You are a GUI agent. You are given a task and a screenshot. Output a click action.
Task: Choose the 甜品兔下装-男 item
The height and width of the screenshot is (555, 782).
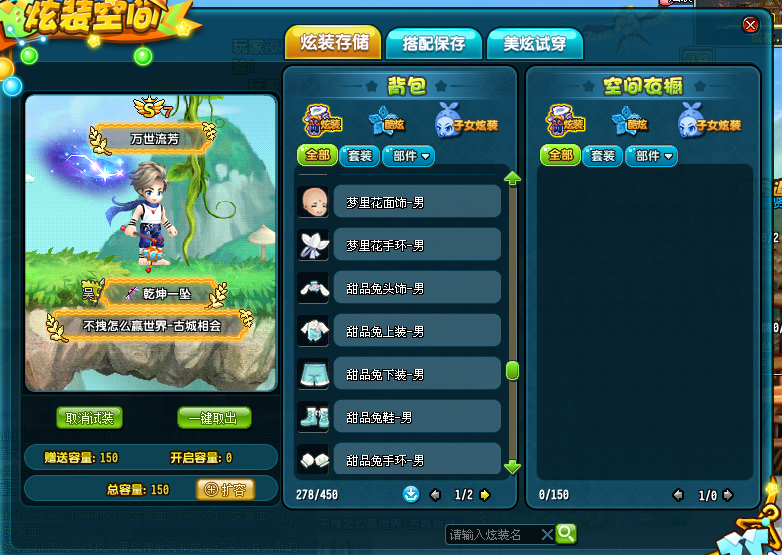(x=416, y=374)
